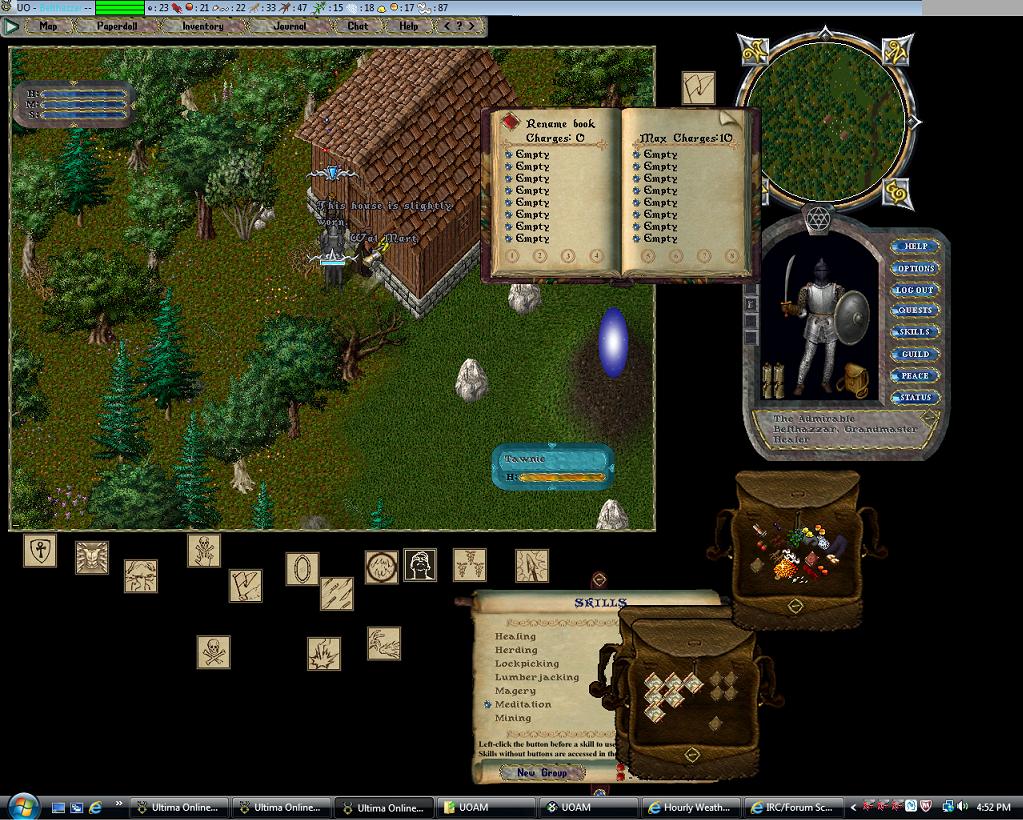Open the Chat menu entry
Viewport: 1023px width, 820px height.
(x=357, y=26)
